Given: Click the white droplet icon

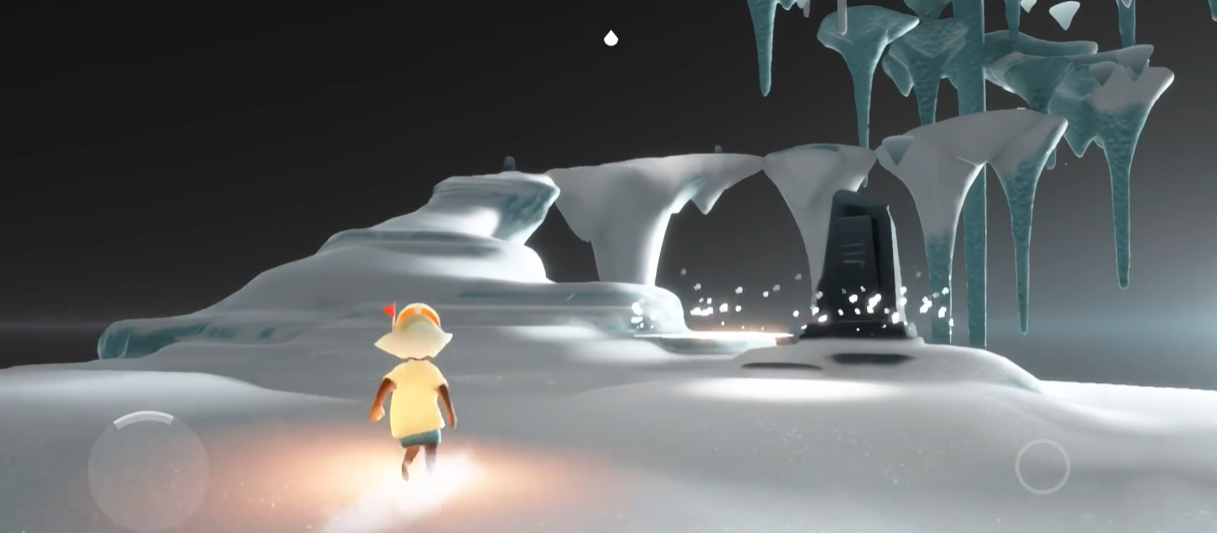Looking at the screenshot, I should tap(611, 39).
